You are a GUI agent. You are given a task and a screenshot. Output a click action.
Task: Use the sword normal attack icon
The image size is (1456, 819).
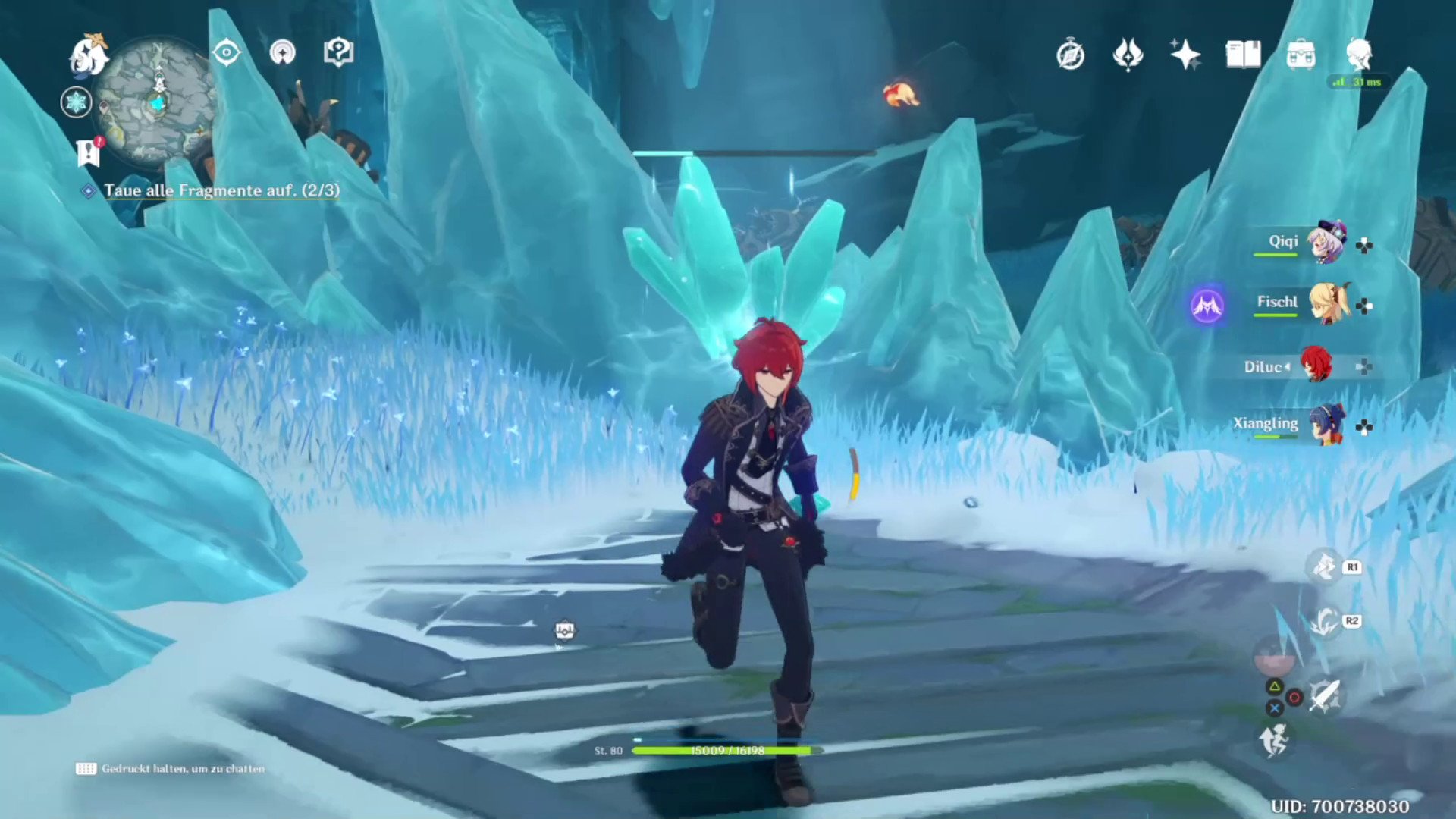coord(1324,696)
